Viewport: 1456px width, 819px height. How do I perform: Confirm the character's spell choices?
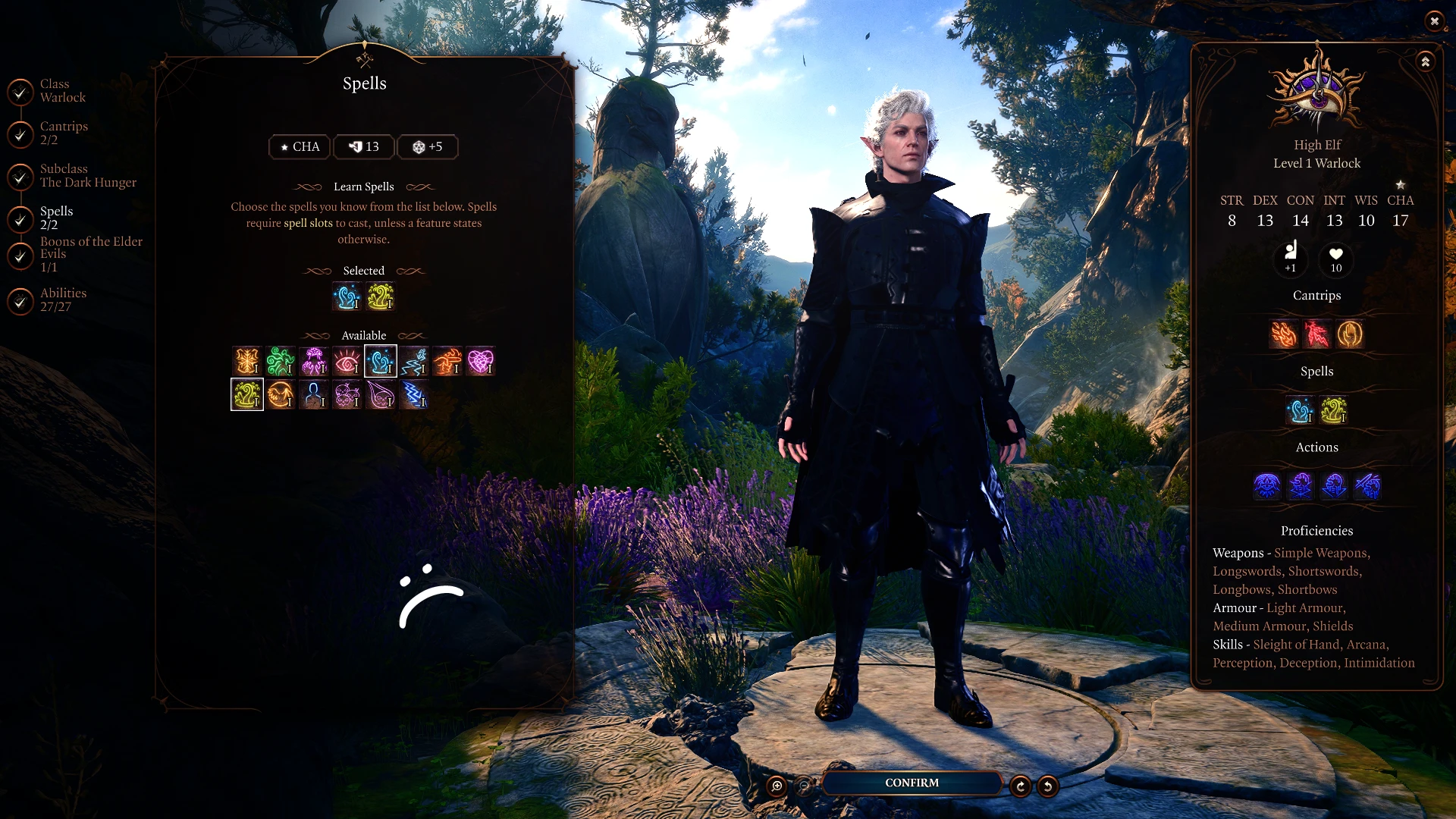[x=912, y=783]
